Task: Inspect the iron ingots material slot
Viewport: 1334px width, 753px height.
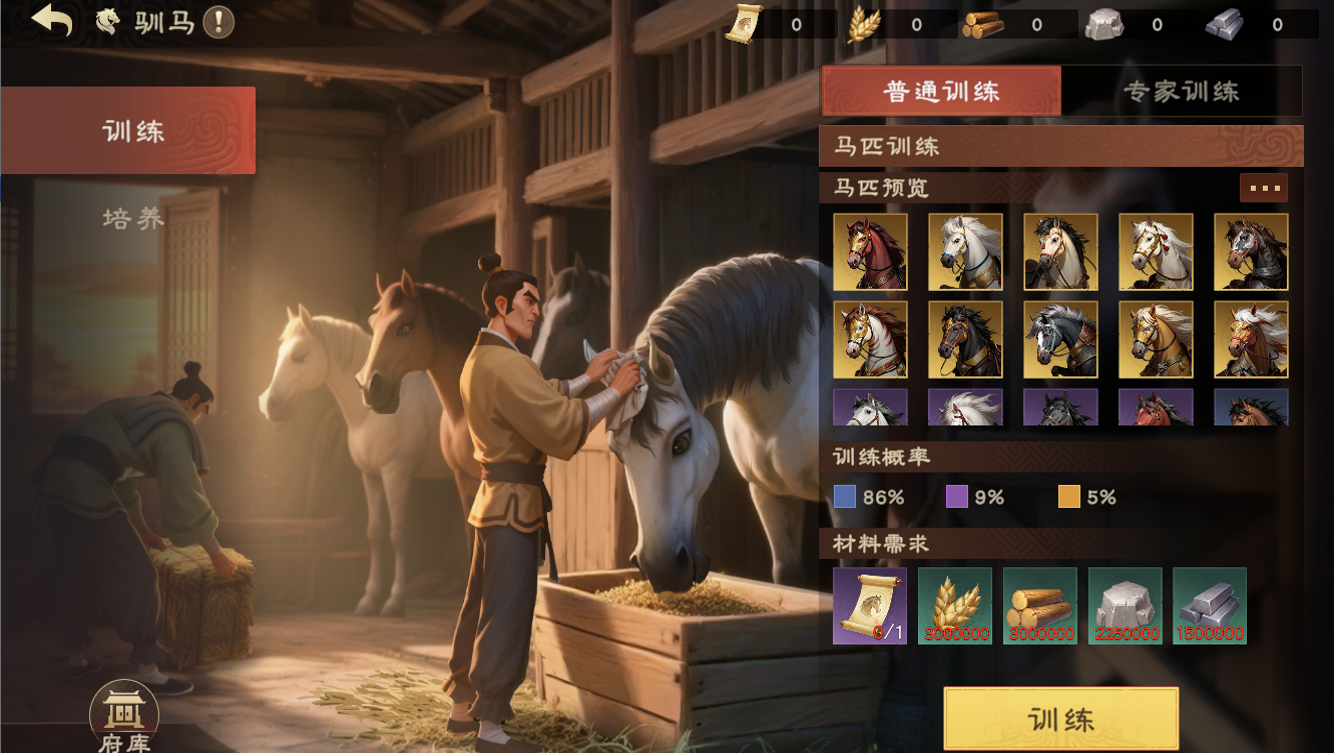Action: (1210, 606)
